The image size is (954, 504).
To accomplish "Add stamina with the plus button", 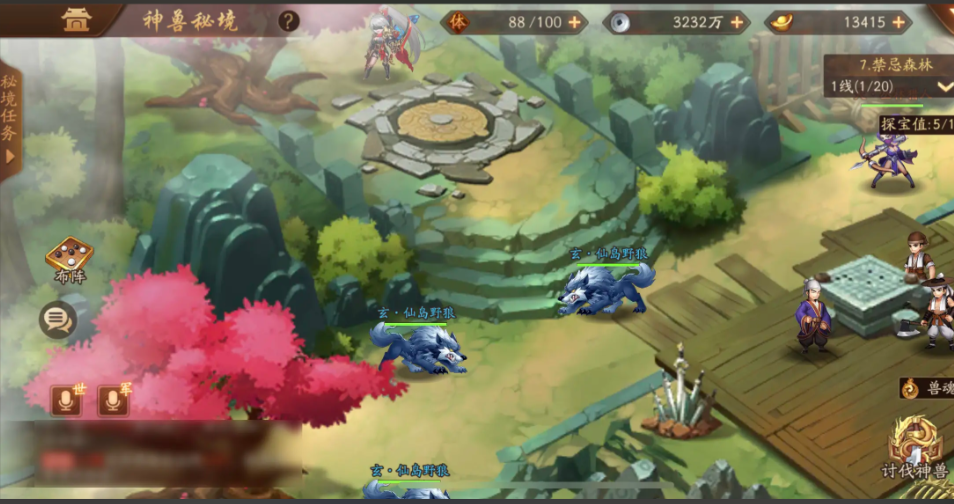I will point(574,21).
